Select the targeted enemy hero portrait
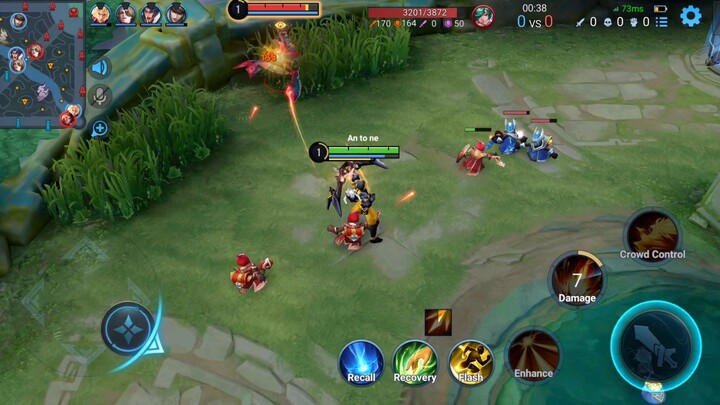Image resolution: width=720 pixels, height=405 pixels. pos(483,16)
